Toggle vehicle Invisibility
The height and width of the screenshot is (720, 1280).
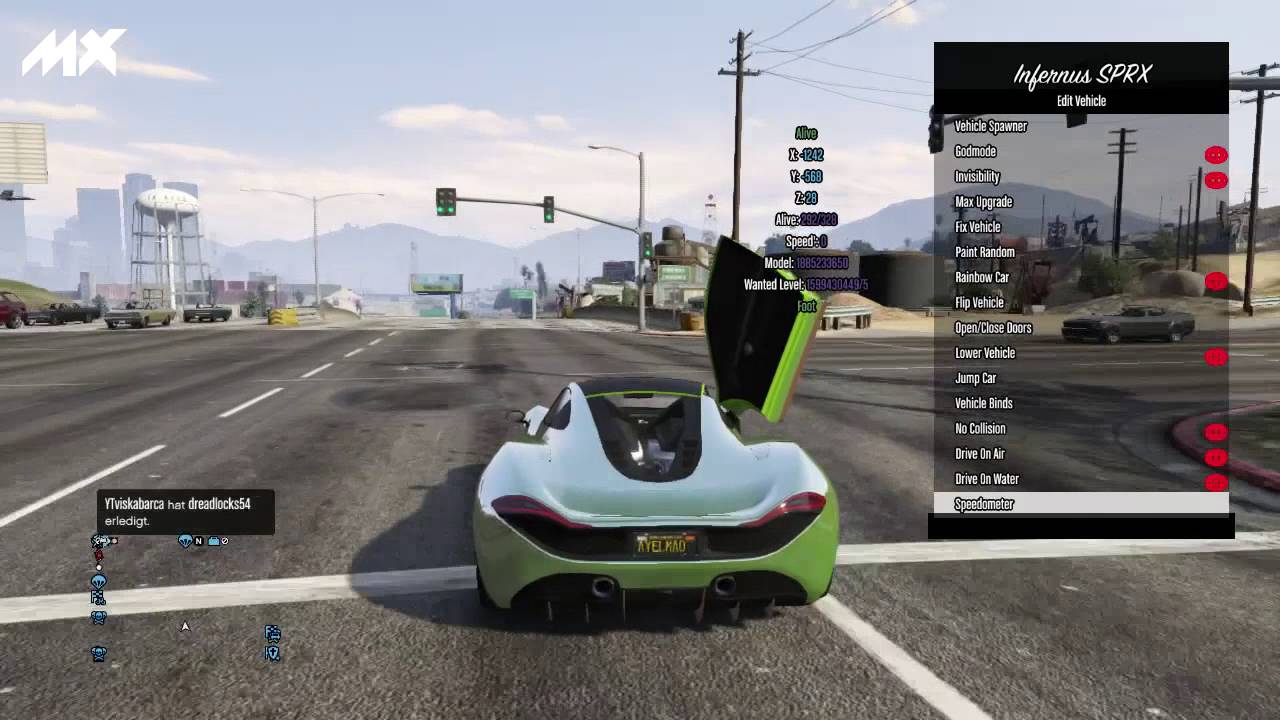click(977, 177)
